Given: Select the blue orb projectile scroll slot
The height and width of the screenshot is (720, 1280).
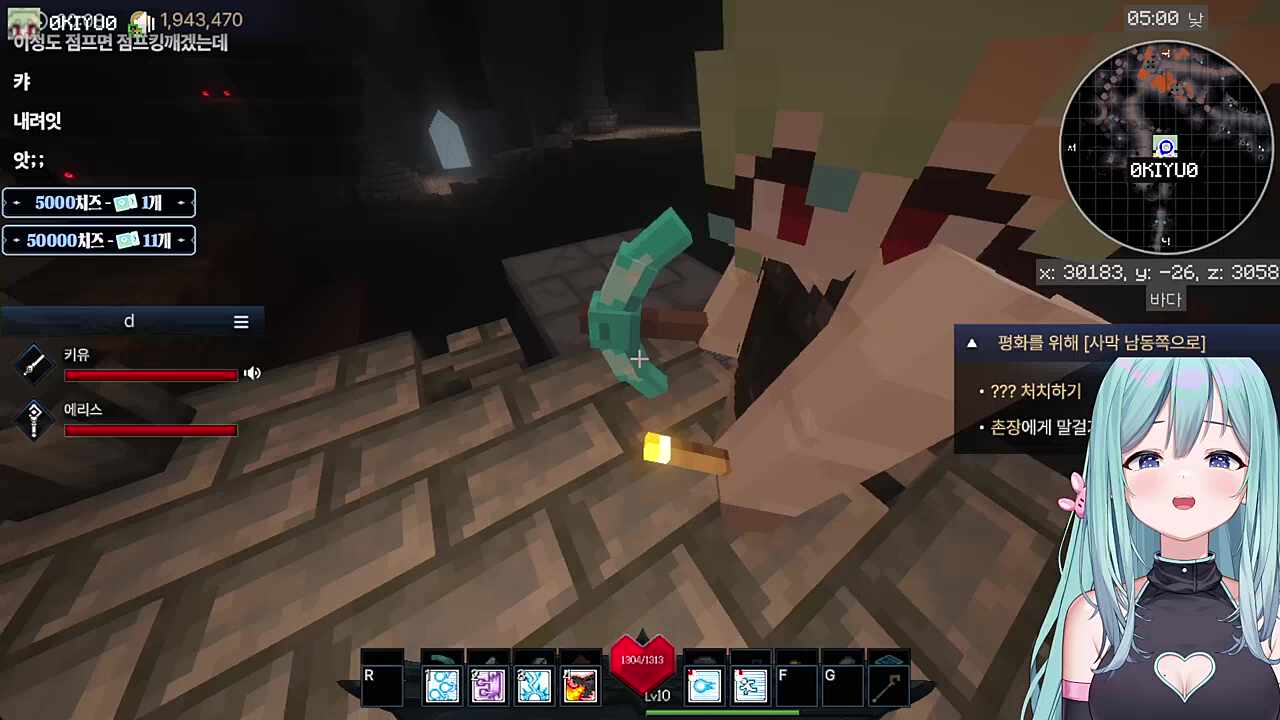Looking at the screenshot, I should [704, 686].
